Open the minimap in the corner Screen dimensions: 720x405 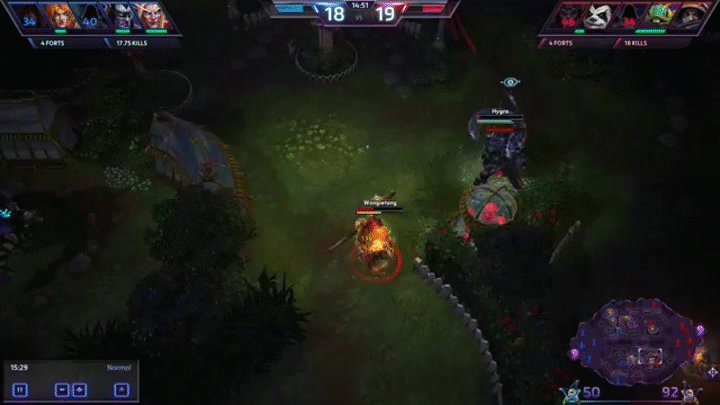pos(642,340)
